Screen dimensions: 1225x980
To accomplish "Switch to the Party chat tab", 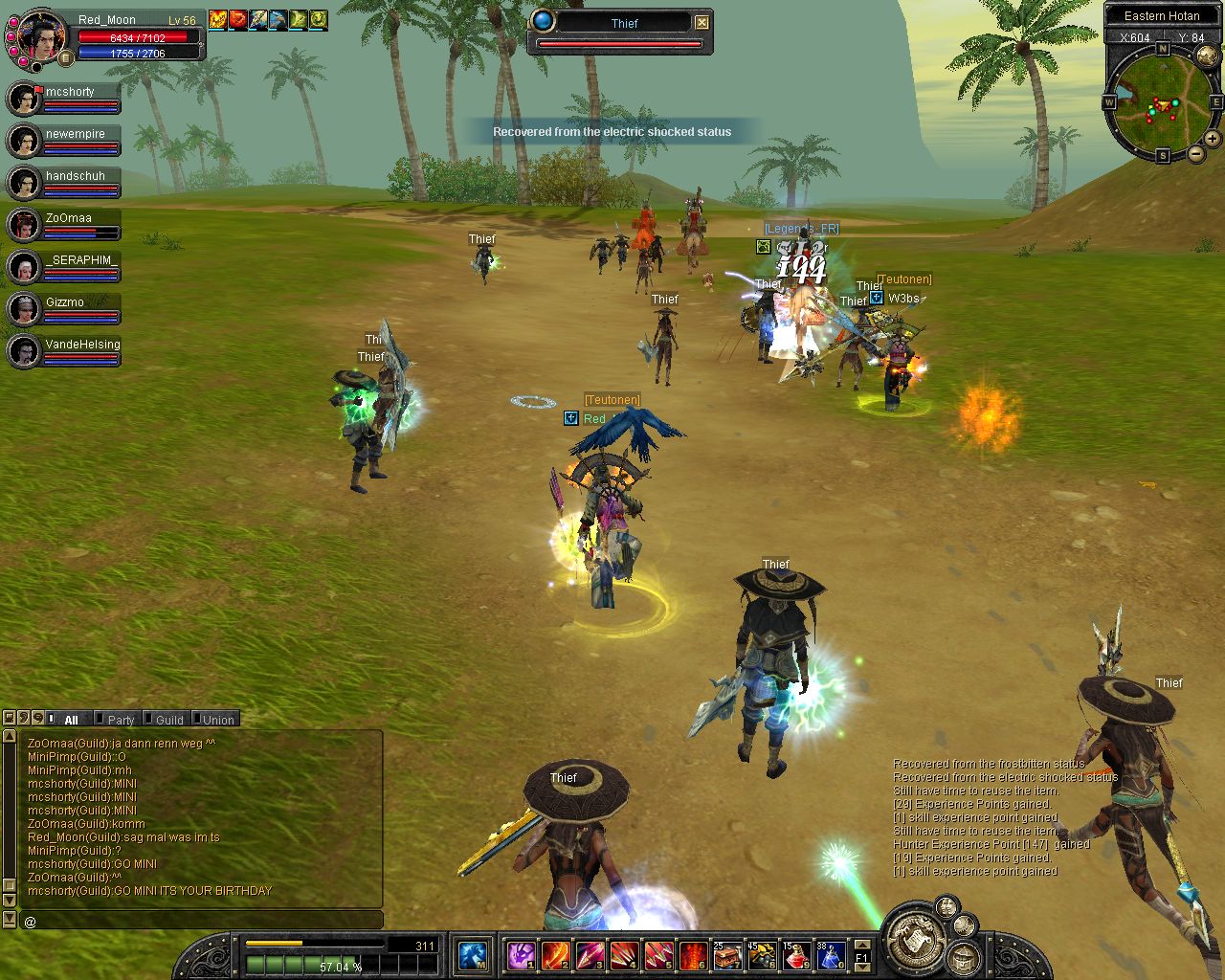I will tap(121, 720).
